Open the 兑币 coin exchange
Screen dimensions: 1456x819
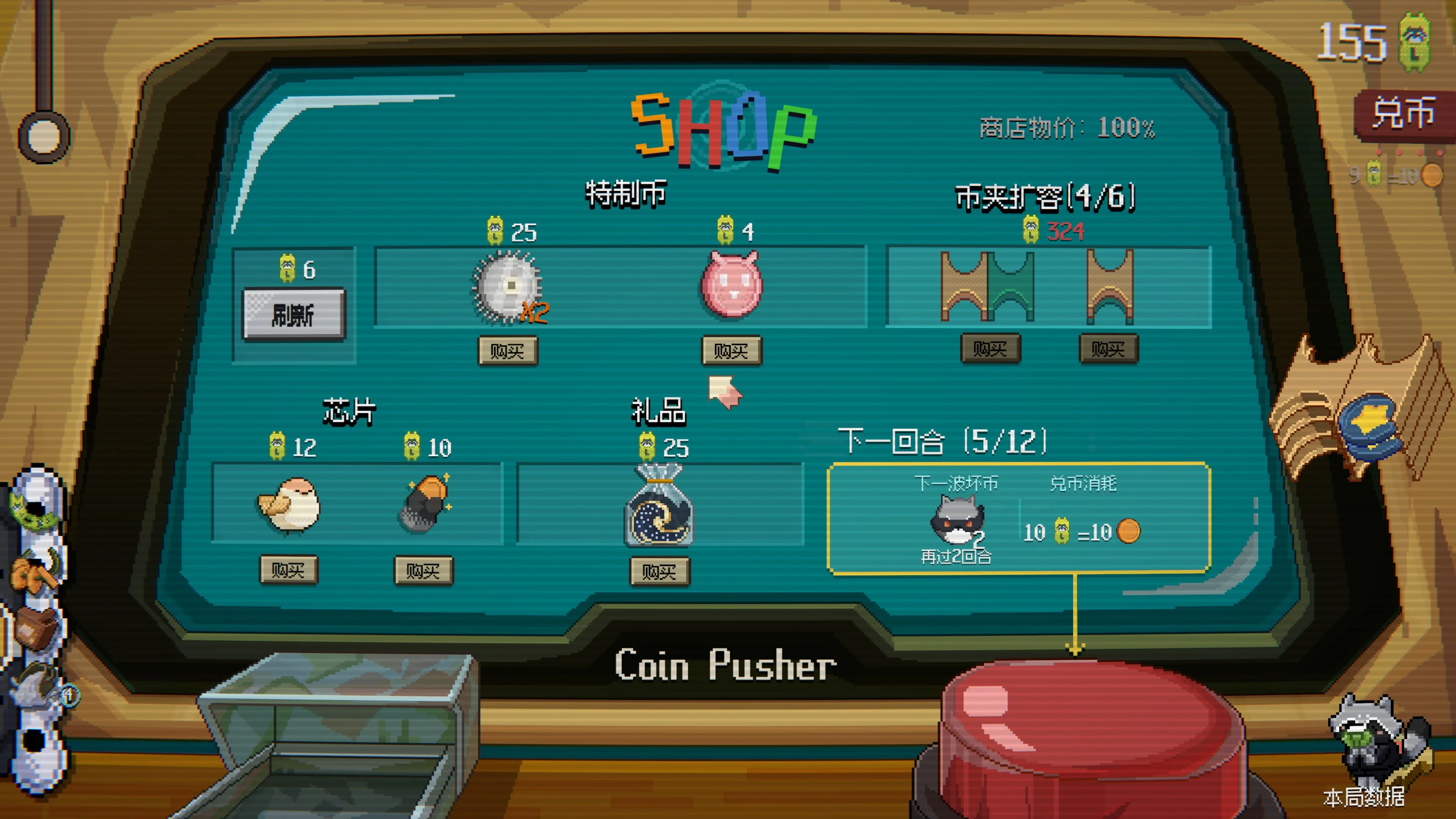click(x=1404, y=113)
